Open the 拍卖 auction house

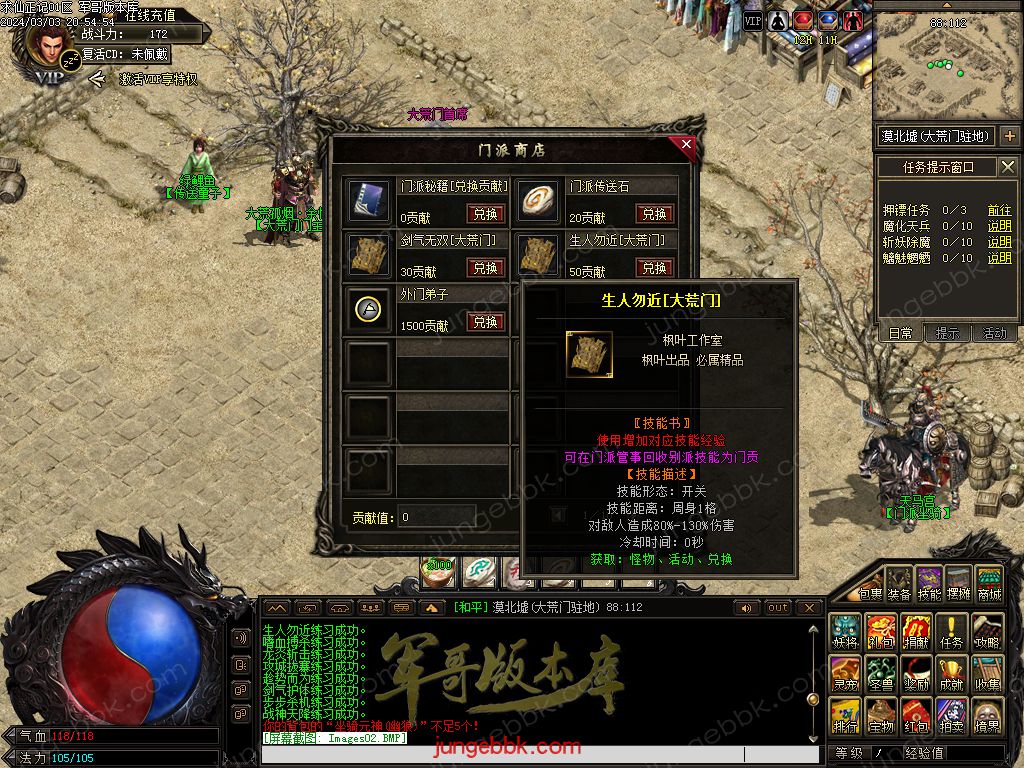[x=952, y=716]
